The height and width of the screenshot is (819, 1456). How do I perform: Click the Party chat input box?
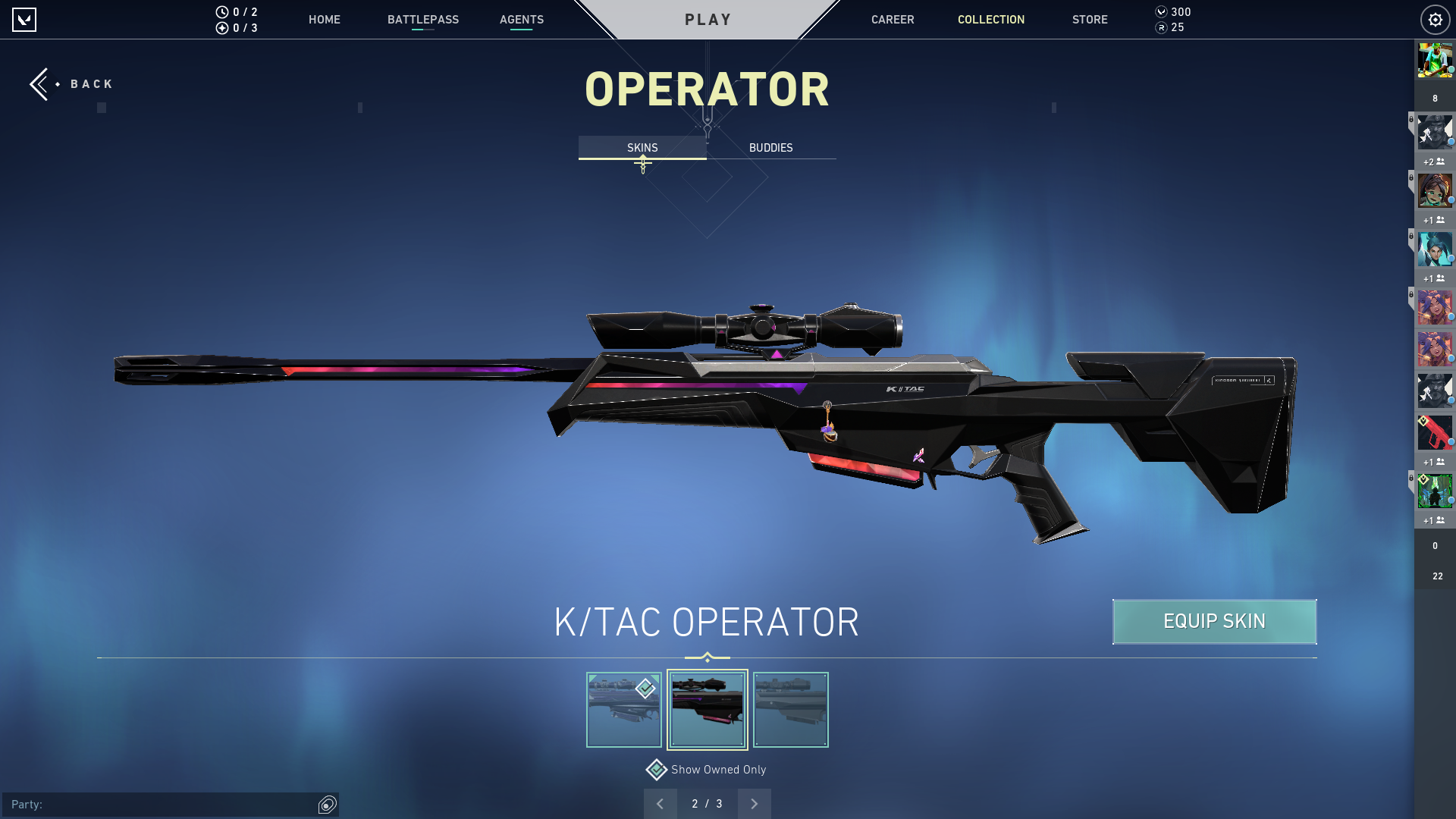[159, 805]
